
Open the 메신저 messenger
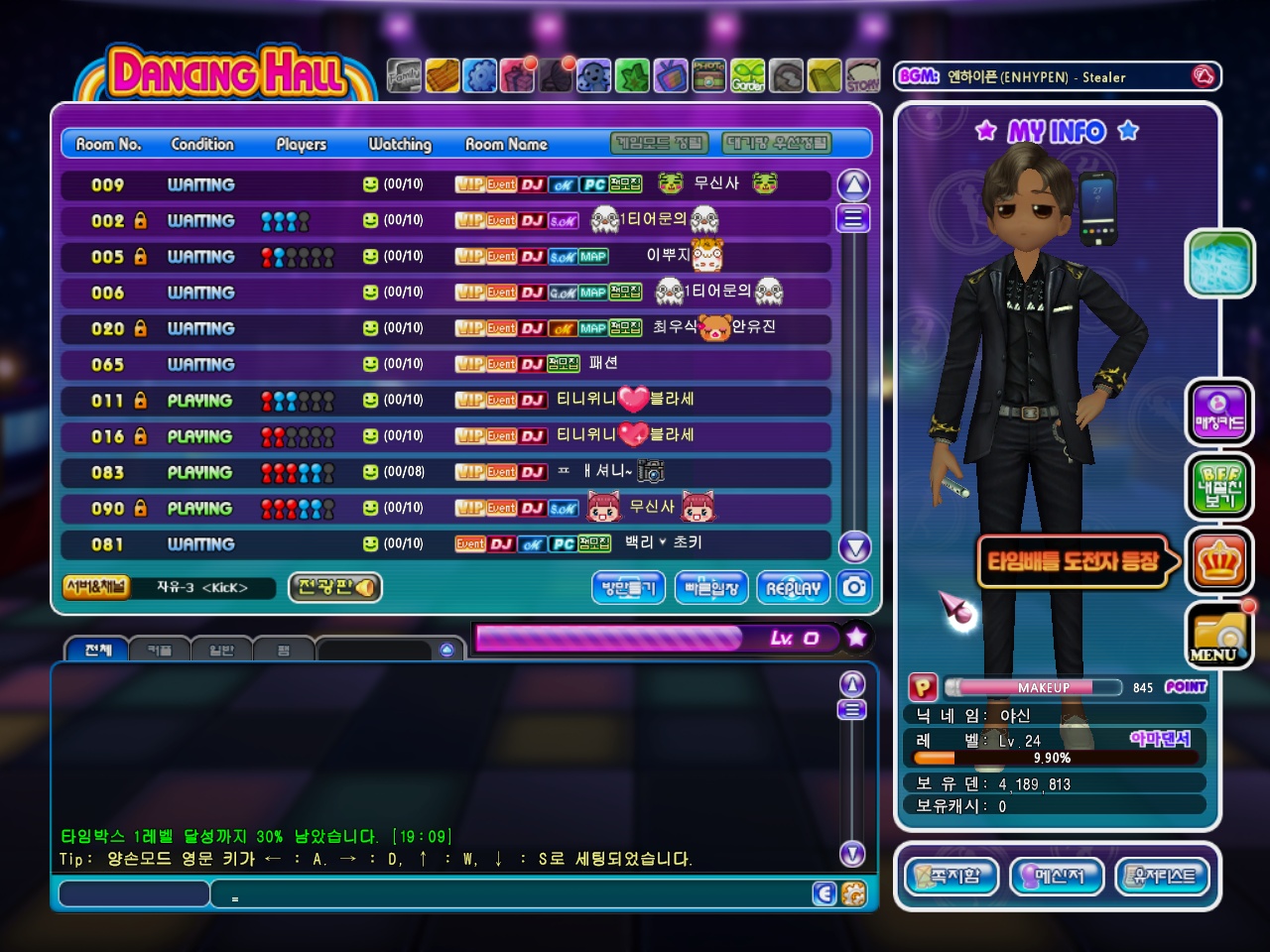pyautogui.click(x=1057, y=876)
